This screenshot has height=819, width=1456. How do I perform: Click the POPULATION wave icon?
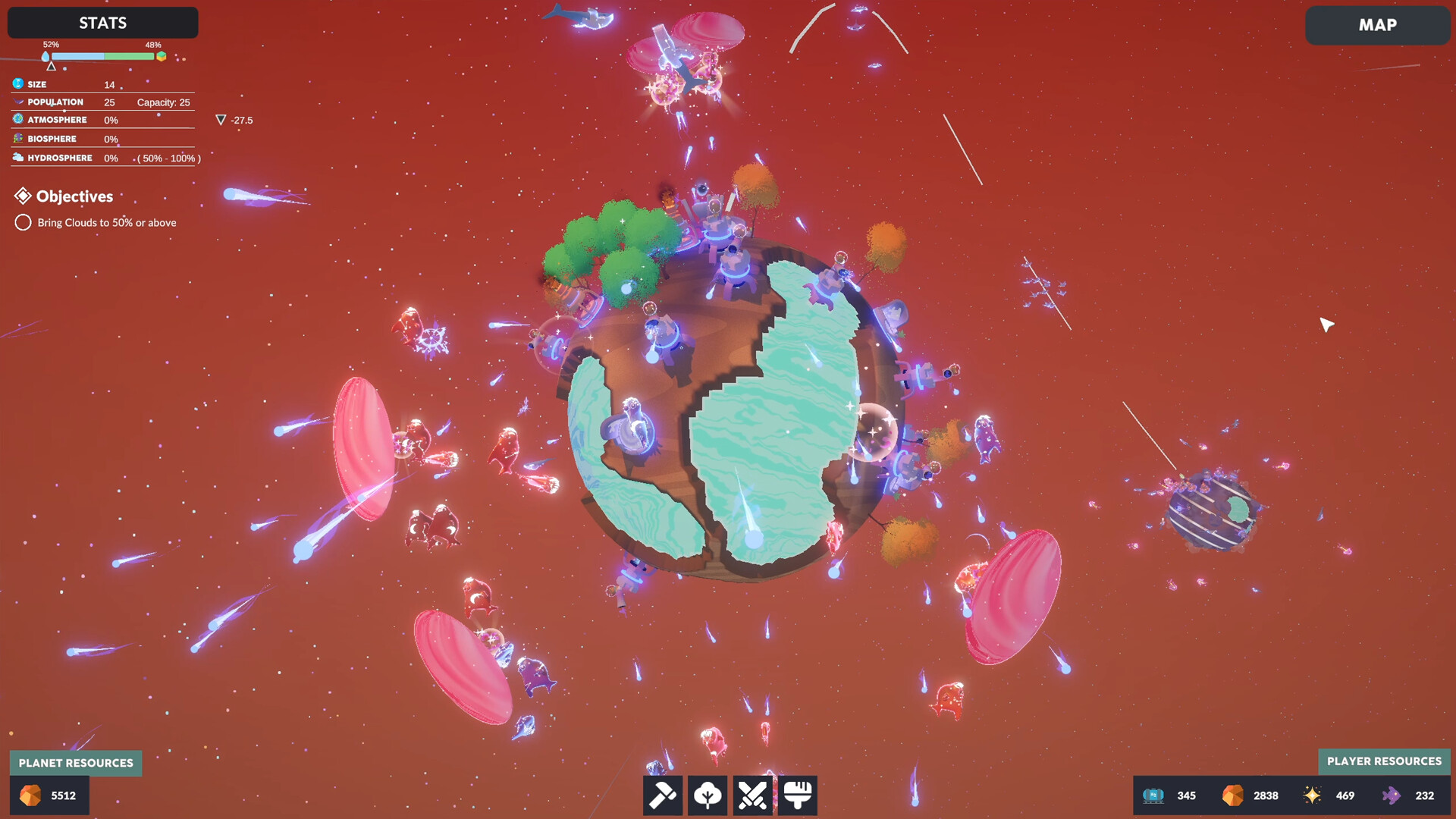(17, 101)
